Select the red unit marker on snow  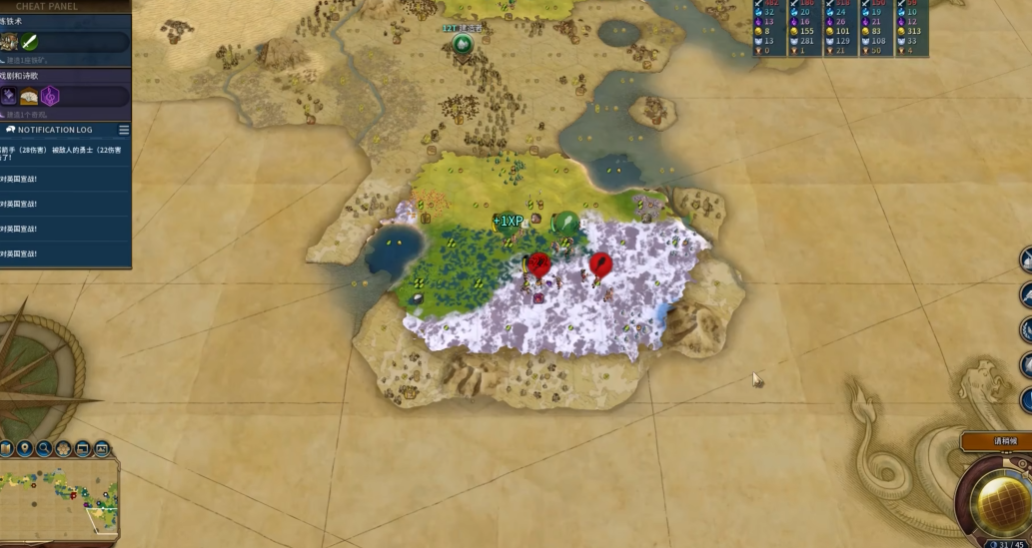pyautogui.click(x=600, y=266)
